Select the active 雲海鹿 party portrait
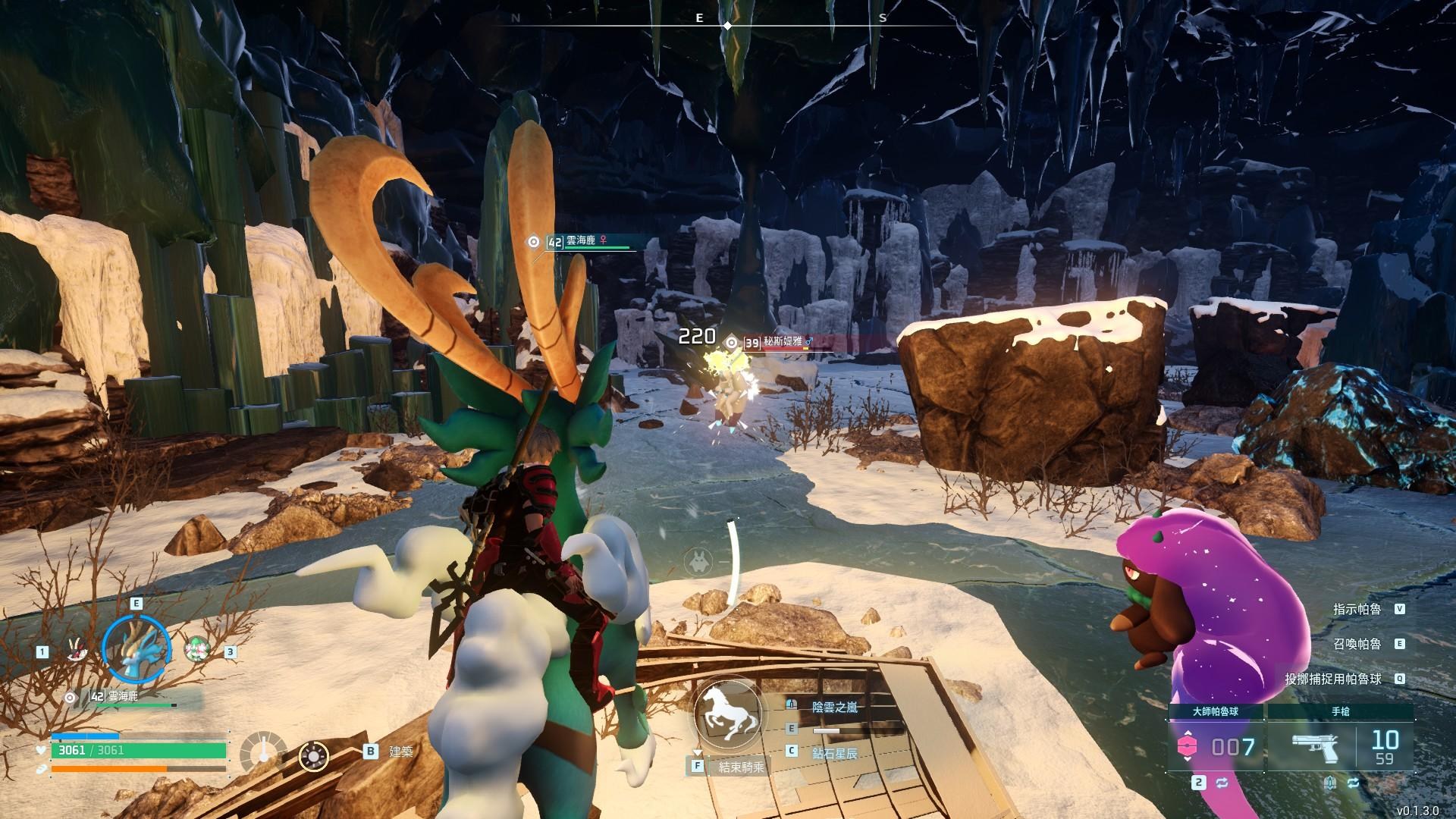The height and width of the screenshot is (819, 1456). click(136, 648)
